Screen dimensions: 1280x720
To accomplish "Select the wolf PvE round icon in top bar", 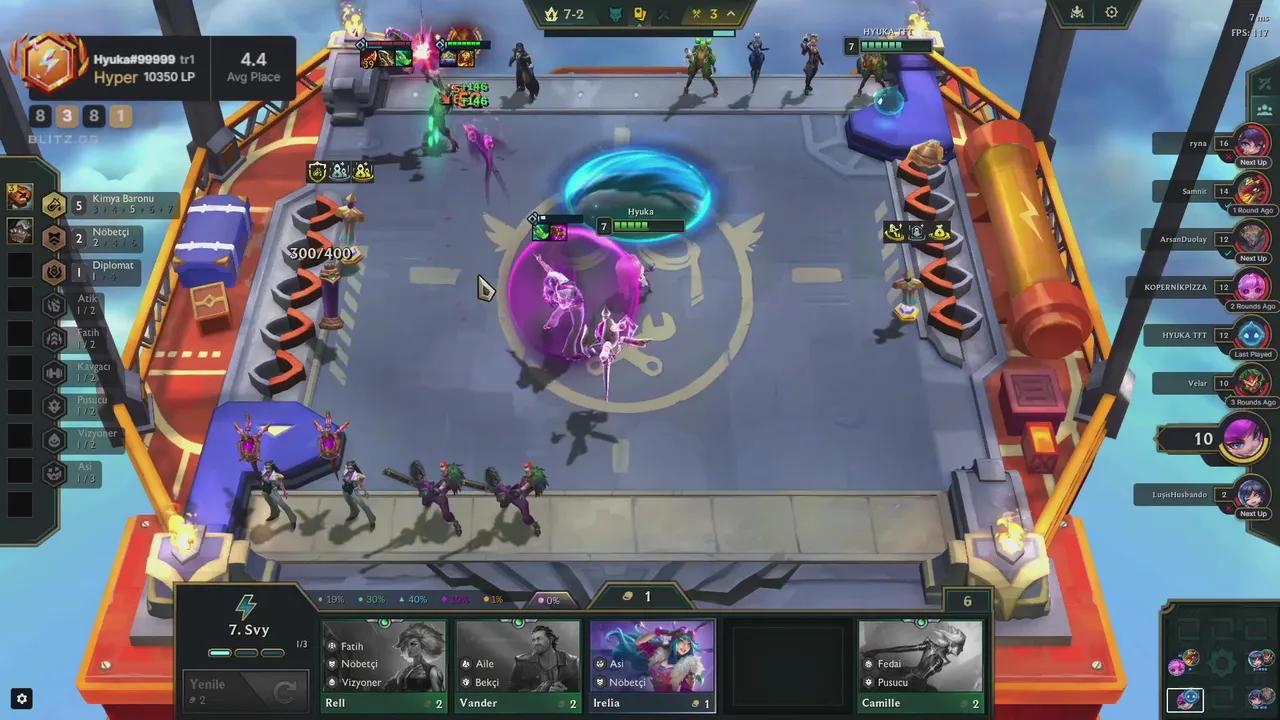I will coord(614,13).
